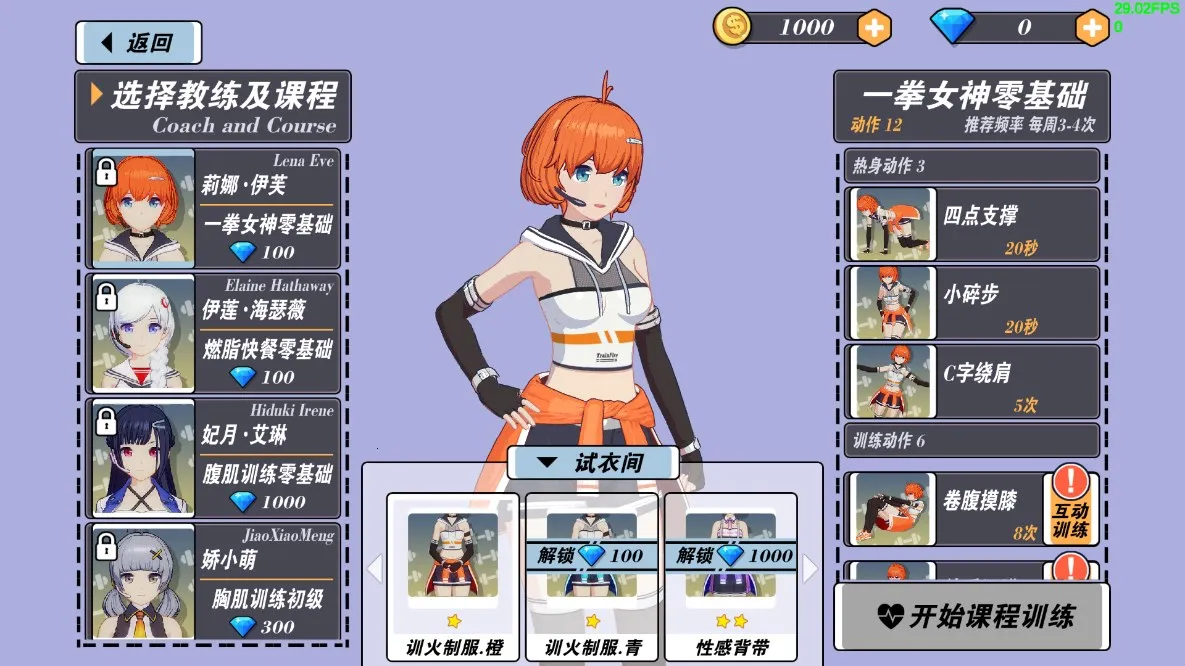Open the 四点支撑 warm-up exercise
This screenshot has width=1185, height=666.
click(972, 224)
